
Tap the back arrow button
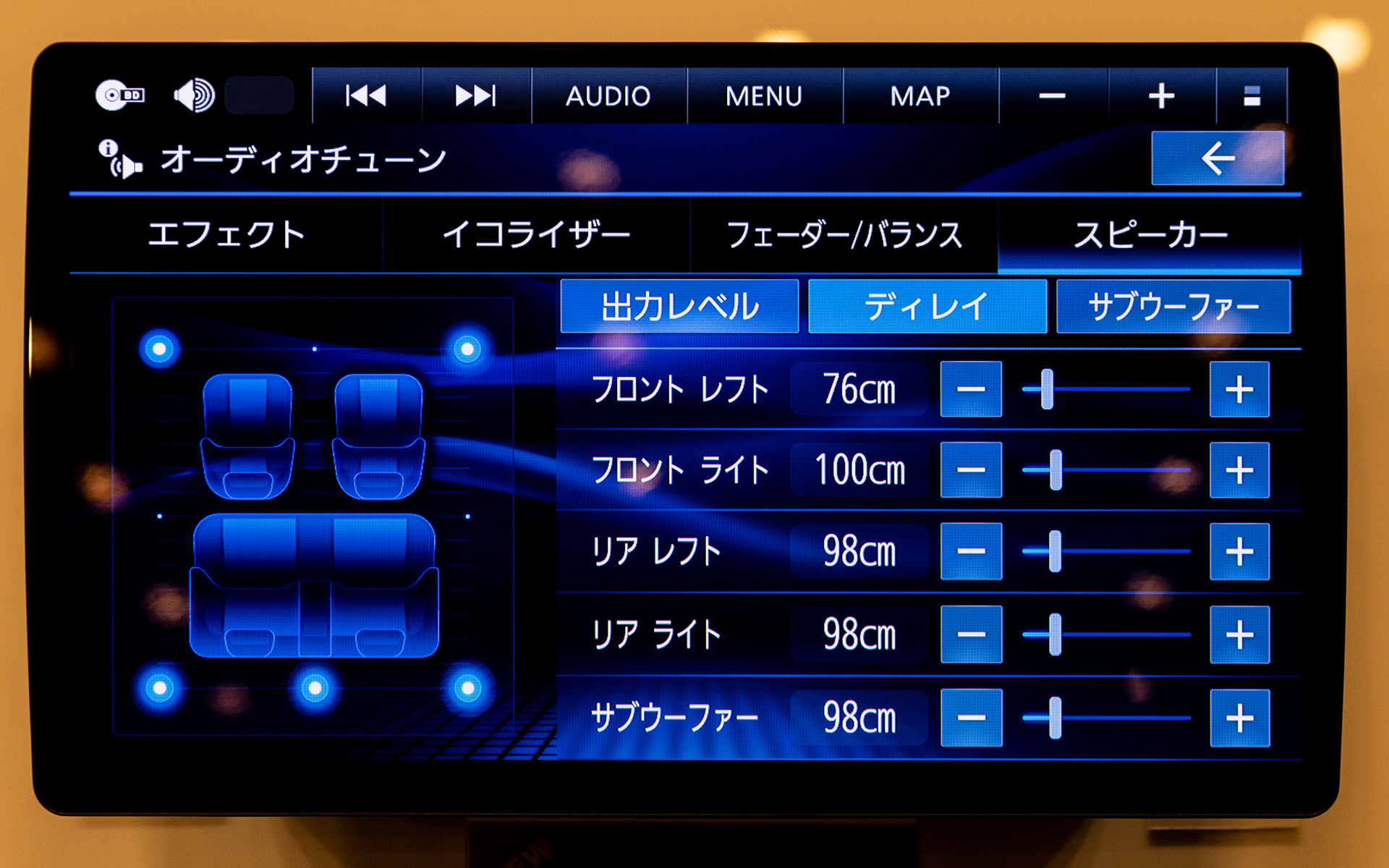pyautogui.click(x=1217, y=156)
